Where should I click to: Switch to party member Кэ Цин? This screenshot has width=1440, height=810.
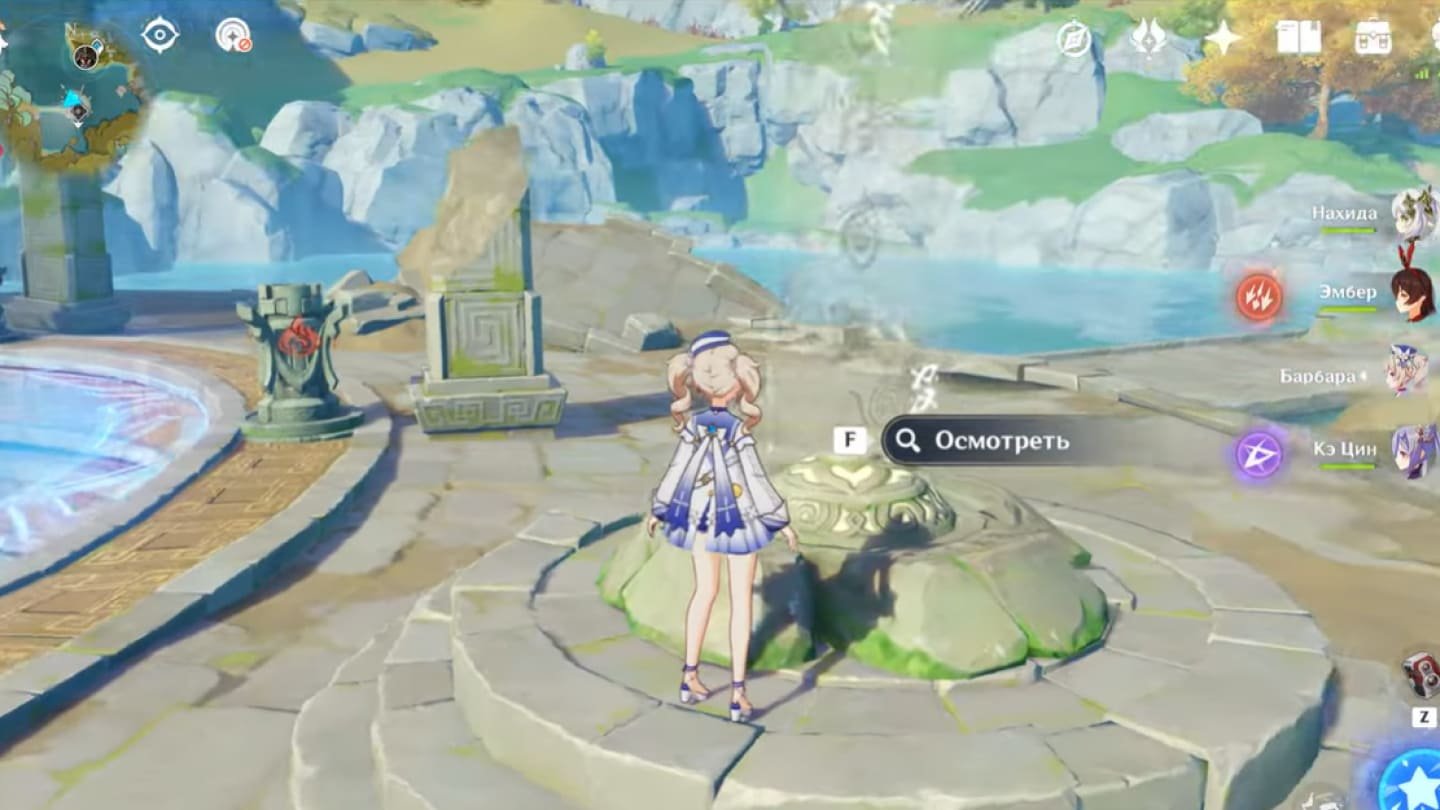(x=1413, y=450)
